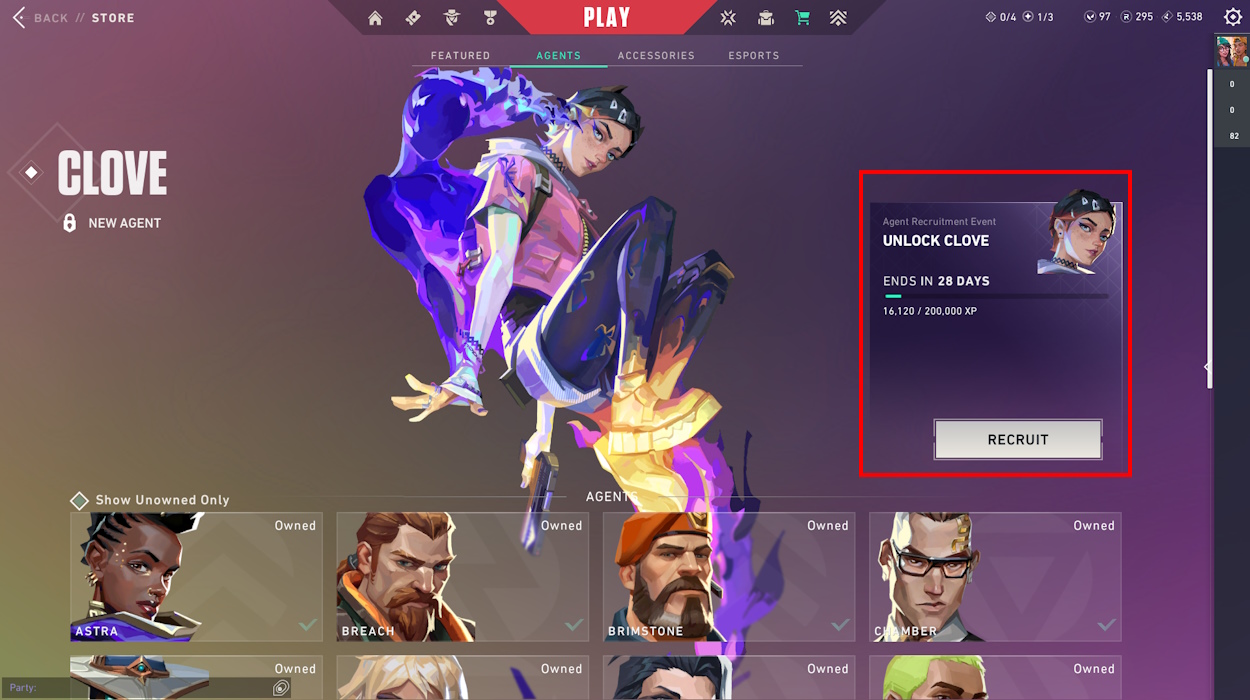
Task: Select the Esports store tab
Action: [x=753, y=56]
